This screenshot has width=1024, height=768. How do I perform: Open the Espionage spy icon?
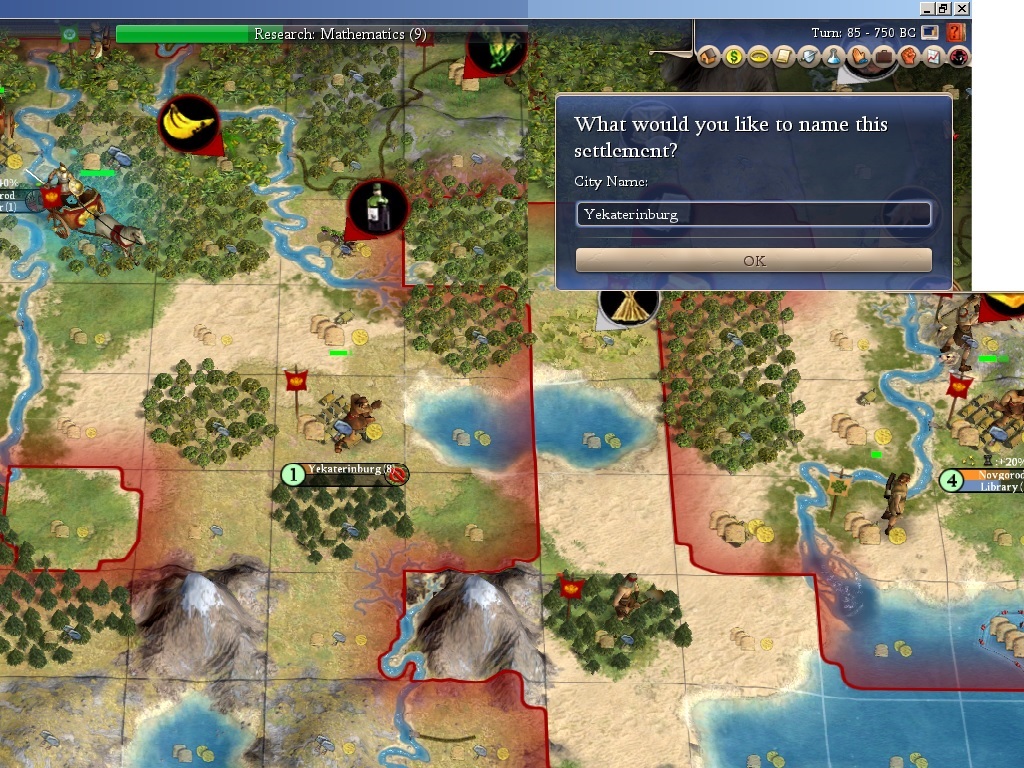[958, 57]
